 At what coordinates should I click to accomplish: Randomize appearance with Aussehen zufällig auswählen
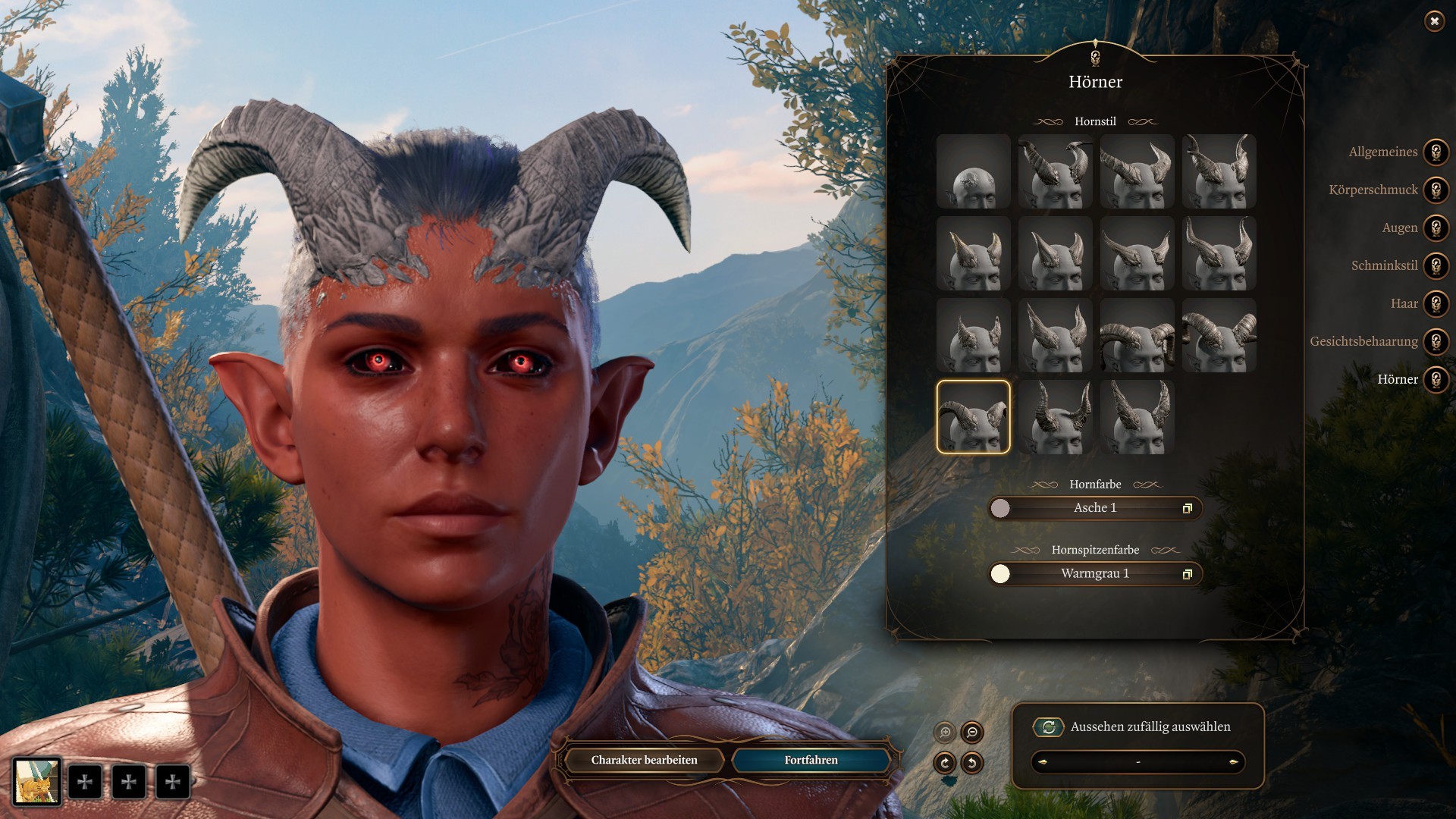(1048, 727)
